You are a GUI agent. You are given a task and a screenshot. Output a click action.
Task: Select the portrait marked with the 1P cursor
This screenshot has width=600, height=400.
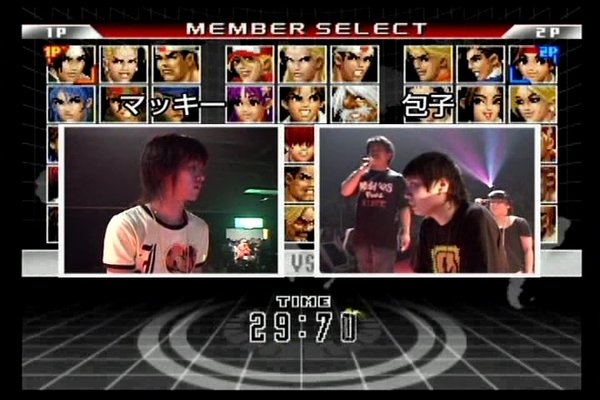coord(71,63)
